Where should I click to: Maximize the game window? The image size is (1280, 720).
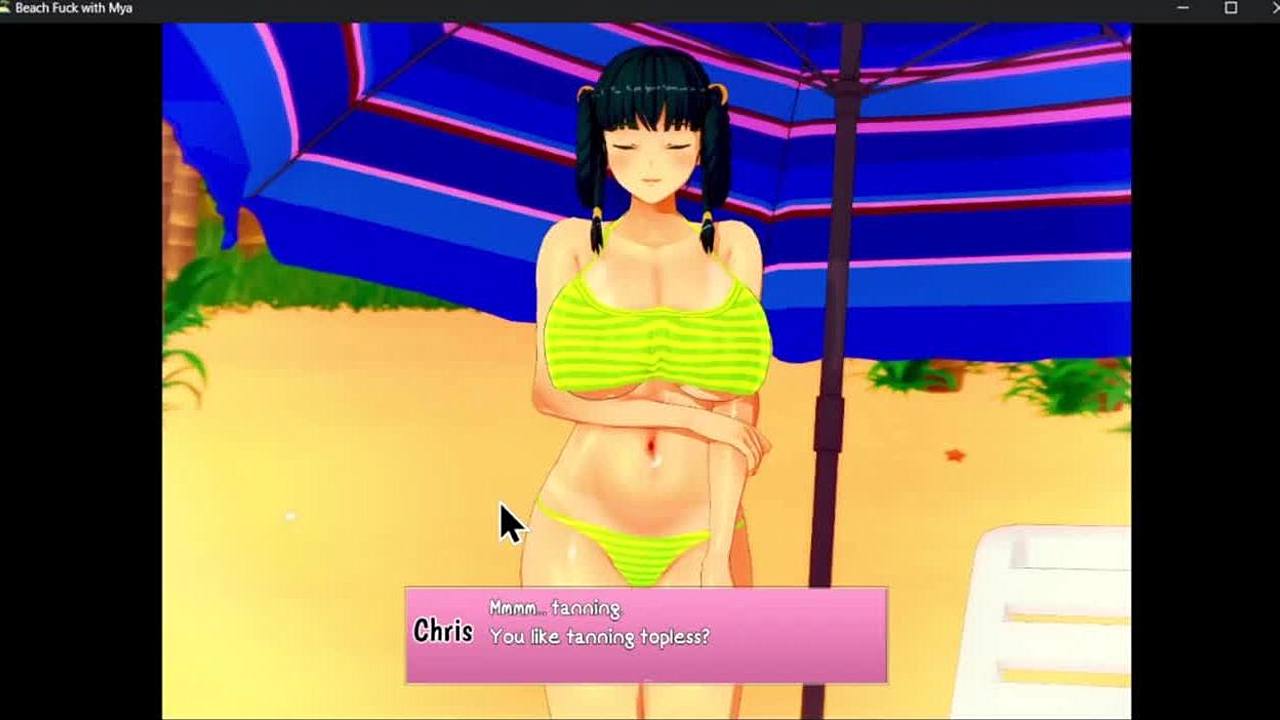click(1231, 8)
